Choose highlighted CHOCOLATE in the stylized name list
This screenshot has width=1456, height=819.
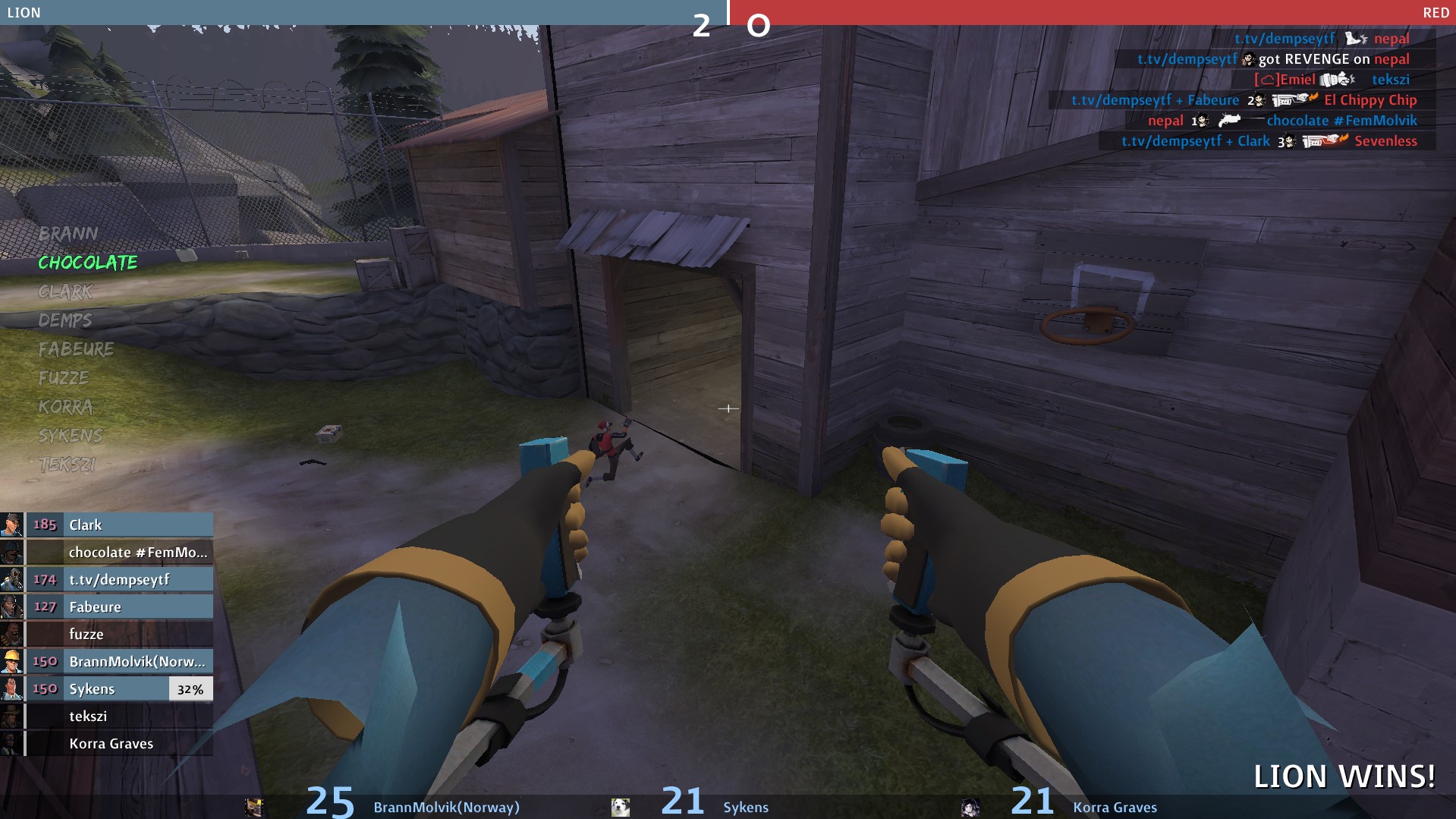tap(88, 263)
